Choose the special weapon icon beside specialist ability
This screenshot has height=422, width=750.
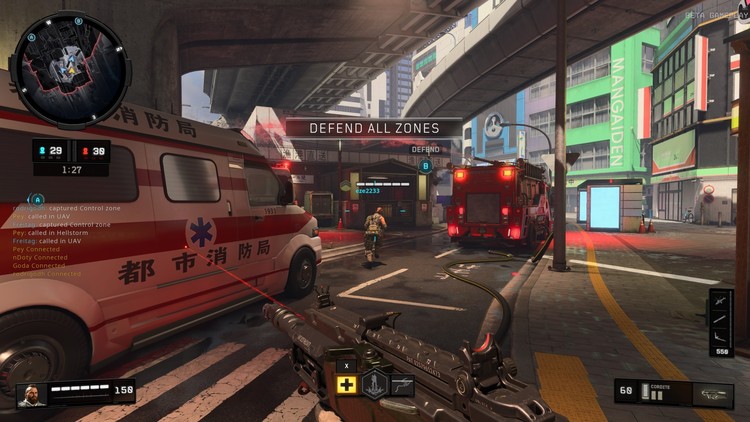tap(402, 385)
